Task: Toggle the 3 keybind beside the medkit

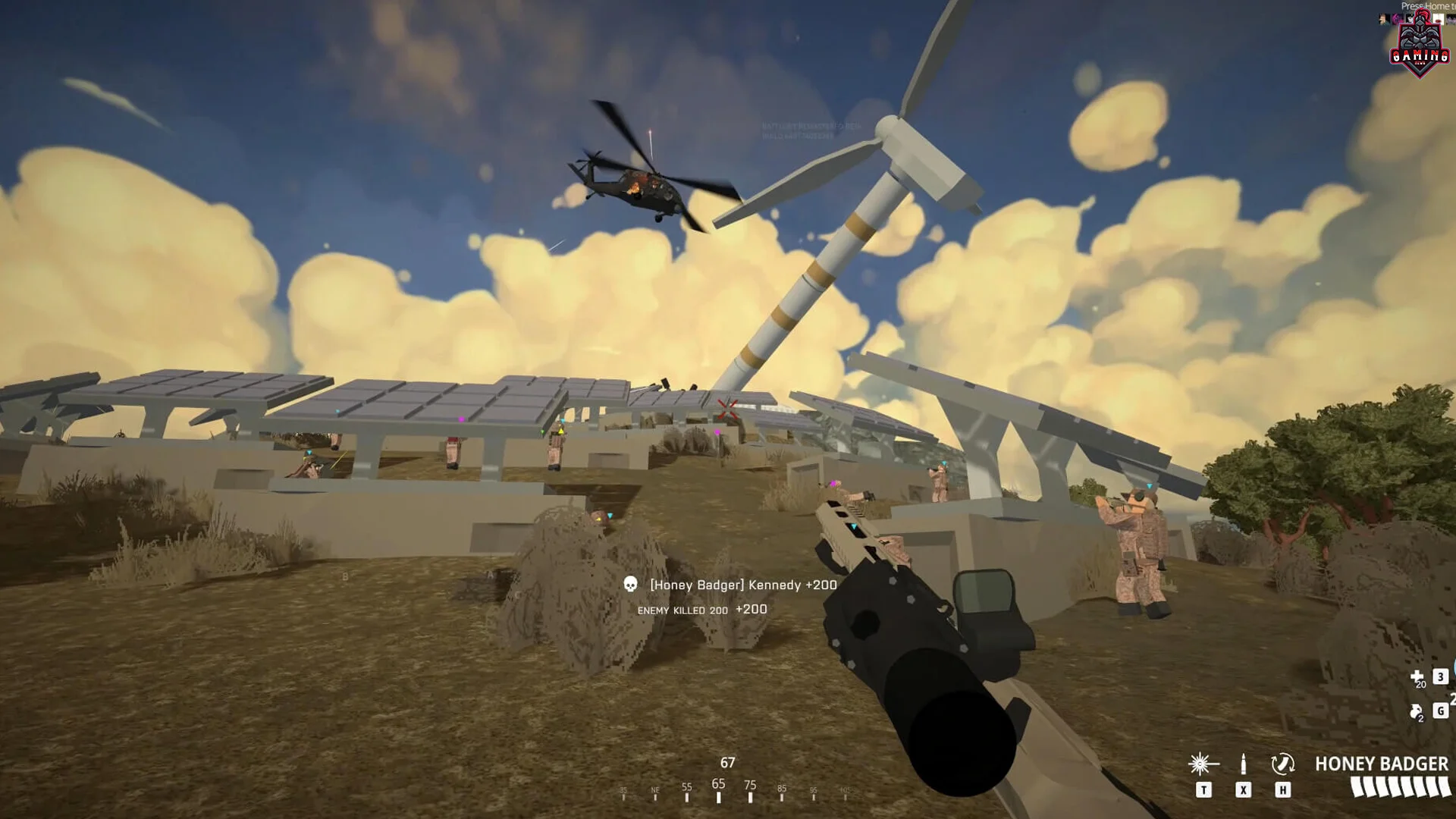Action: click(1439, 677)
